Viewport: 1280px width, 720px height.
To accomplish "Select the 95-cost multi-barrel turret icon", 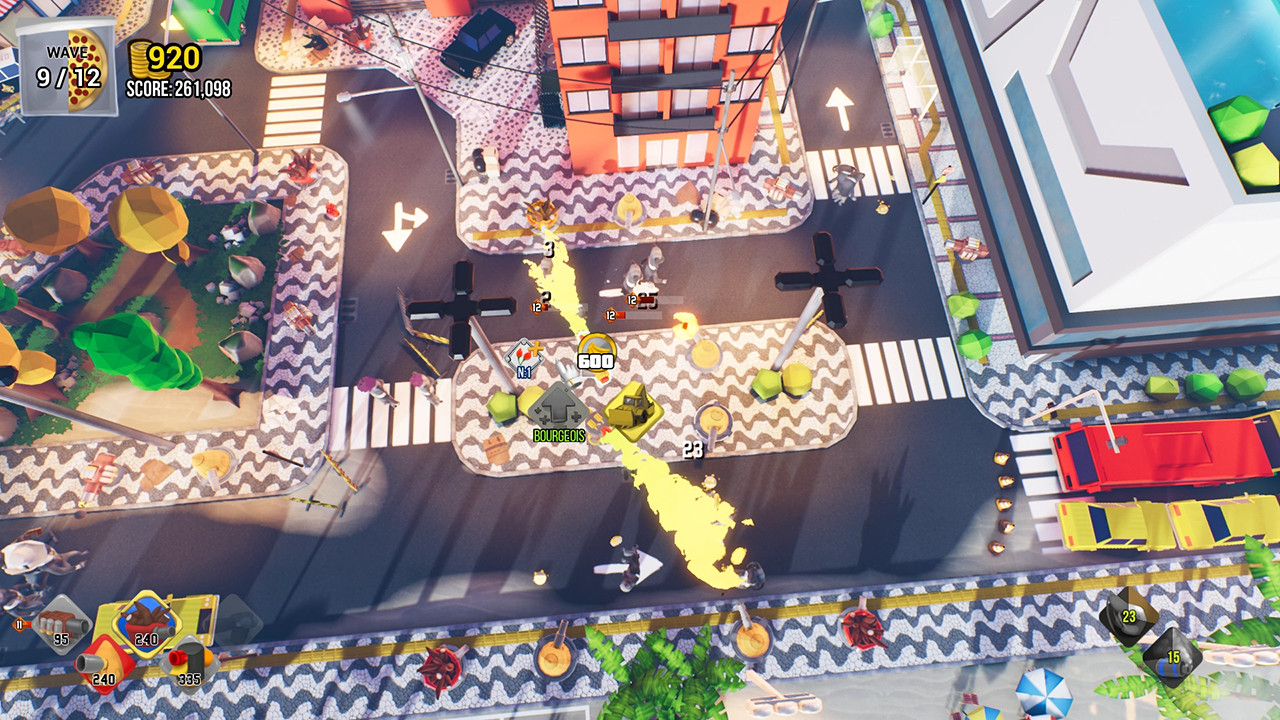I will click(63, 624).
